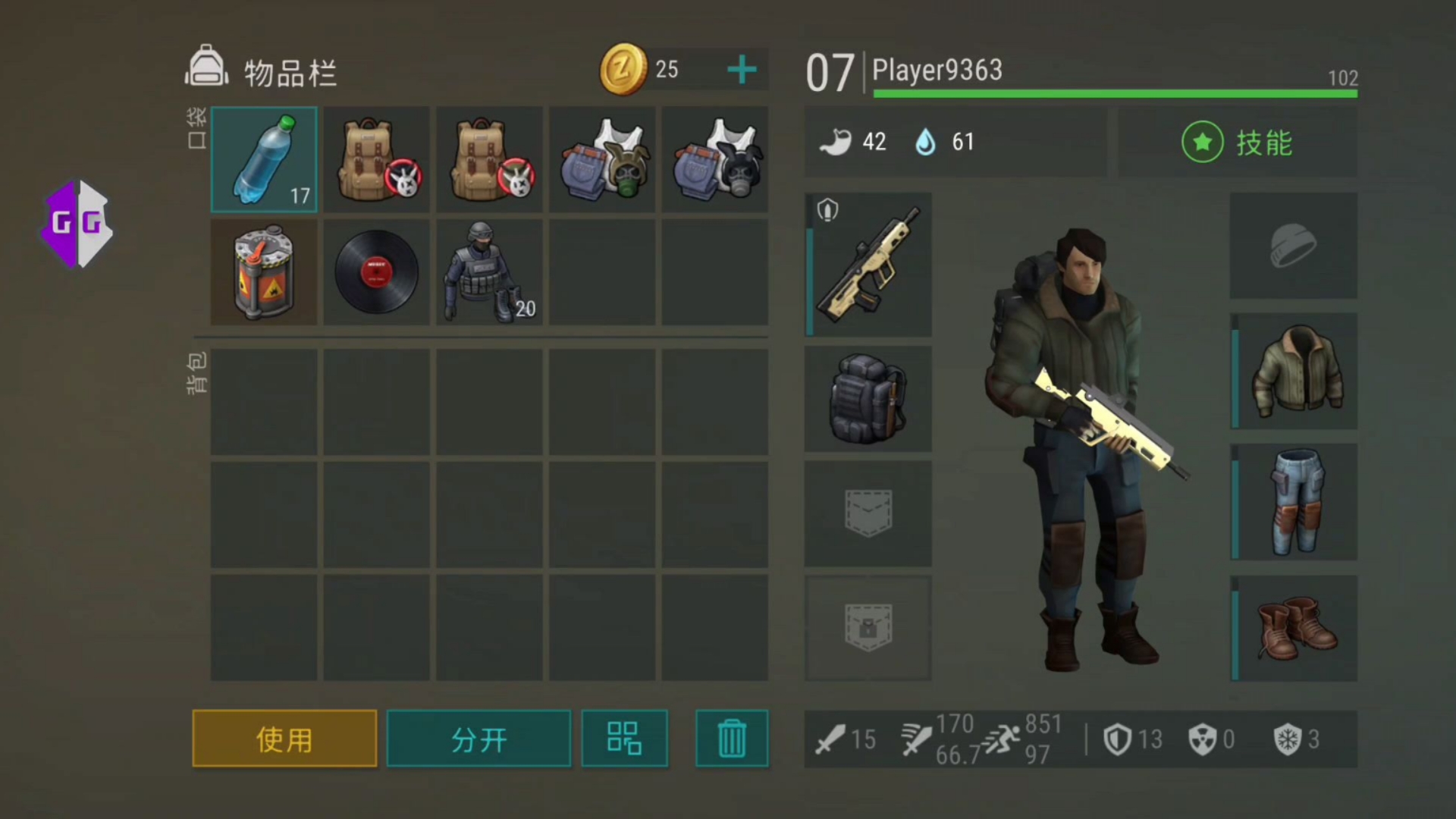
Task: Select the equipped black backpack slot
Action: coord(868,399)
